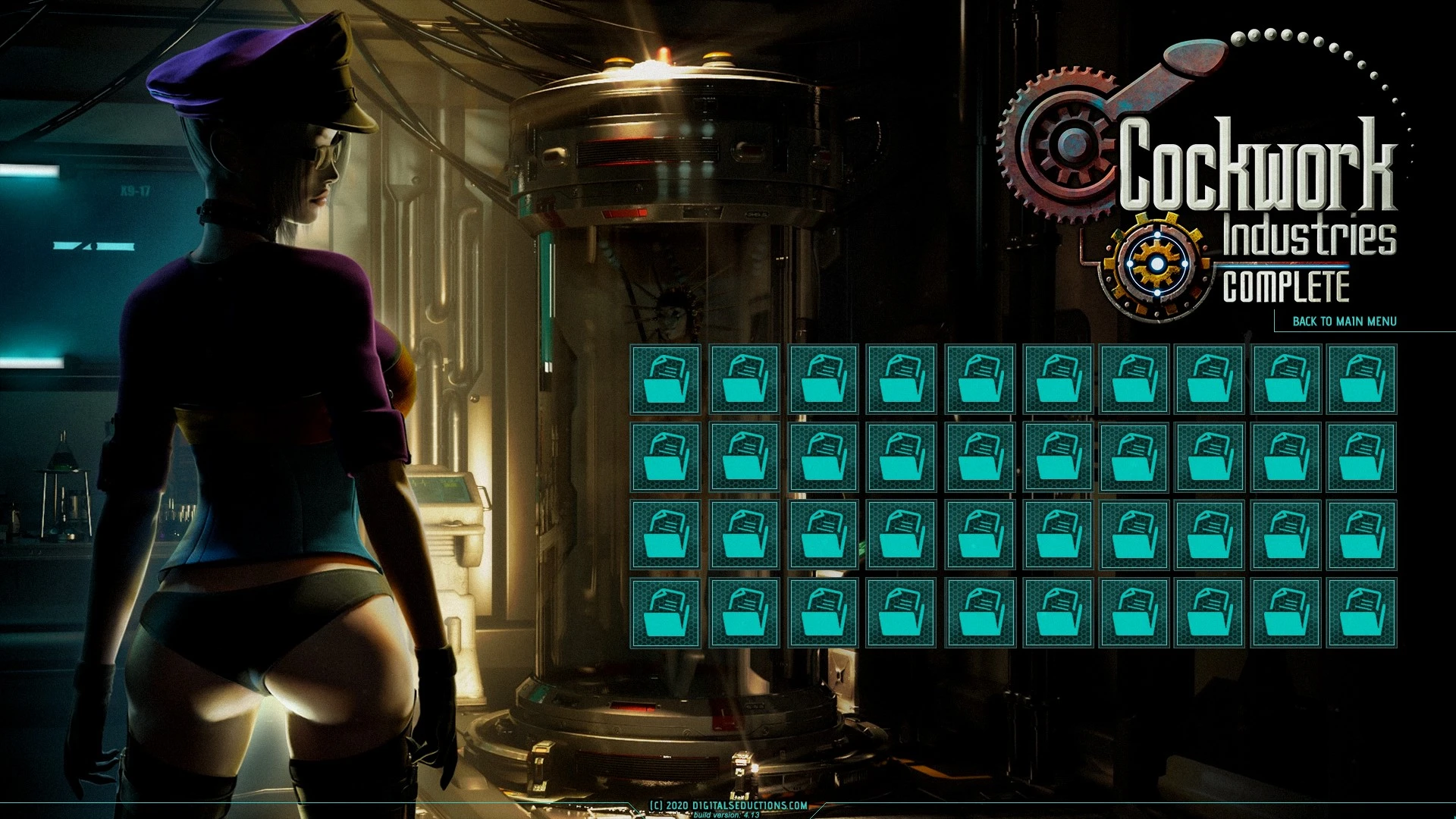
Task: Load the first save slot in the second row
Action: (664, 457)
